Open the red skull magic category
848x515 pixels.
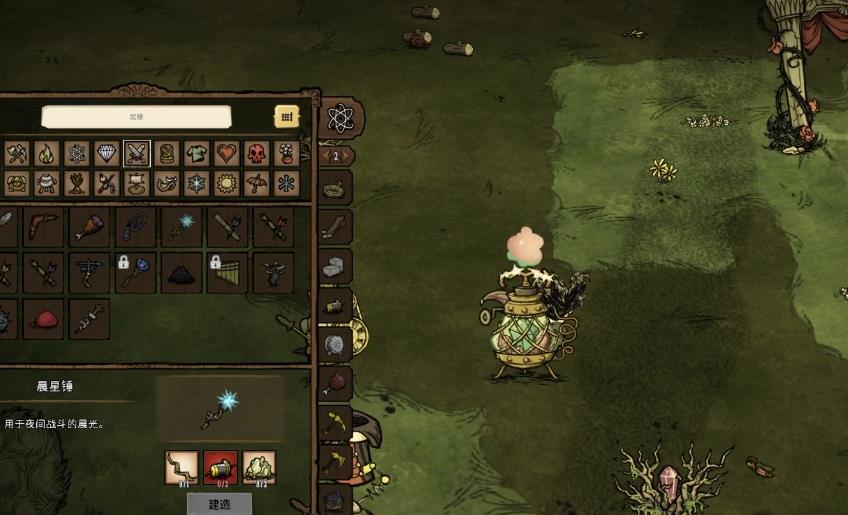point(256,153)
